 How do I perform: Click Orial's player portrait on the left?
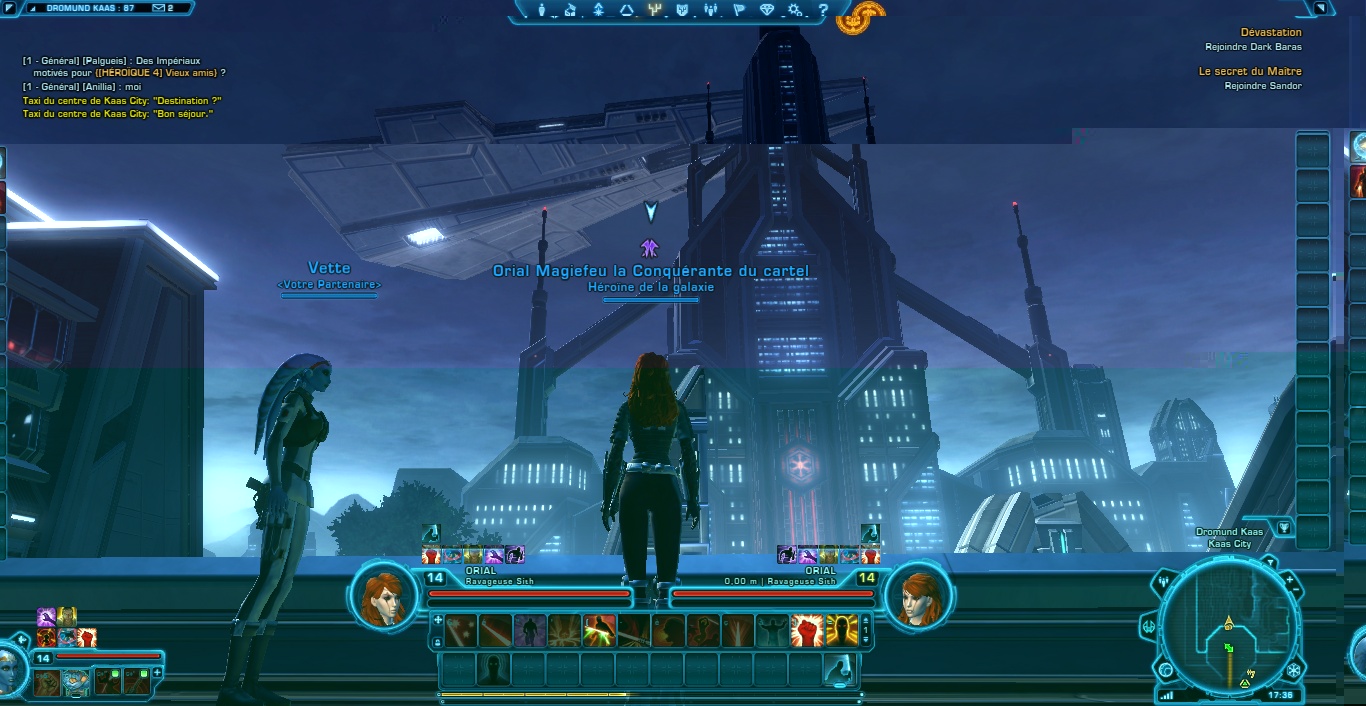tap(384, 597)
